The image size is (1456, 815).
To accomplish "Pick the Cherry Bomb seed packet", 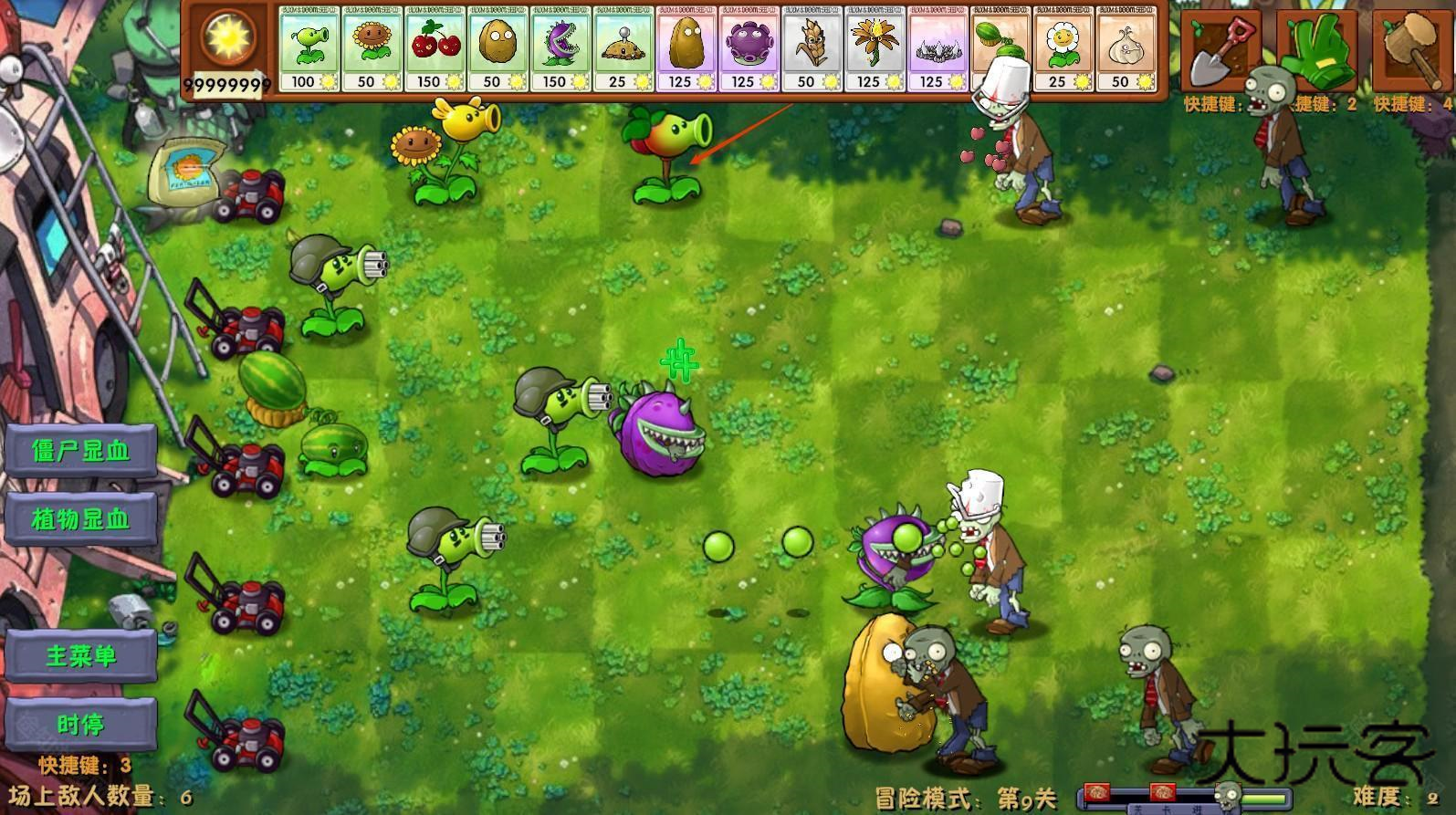I will tap(435, 50).
